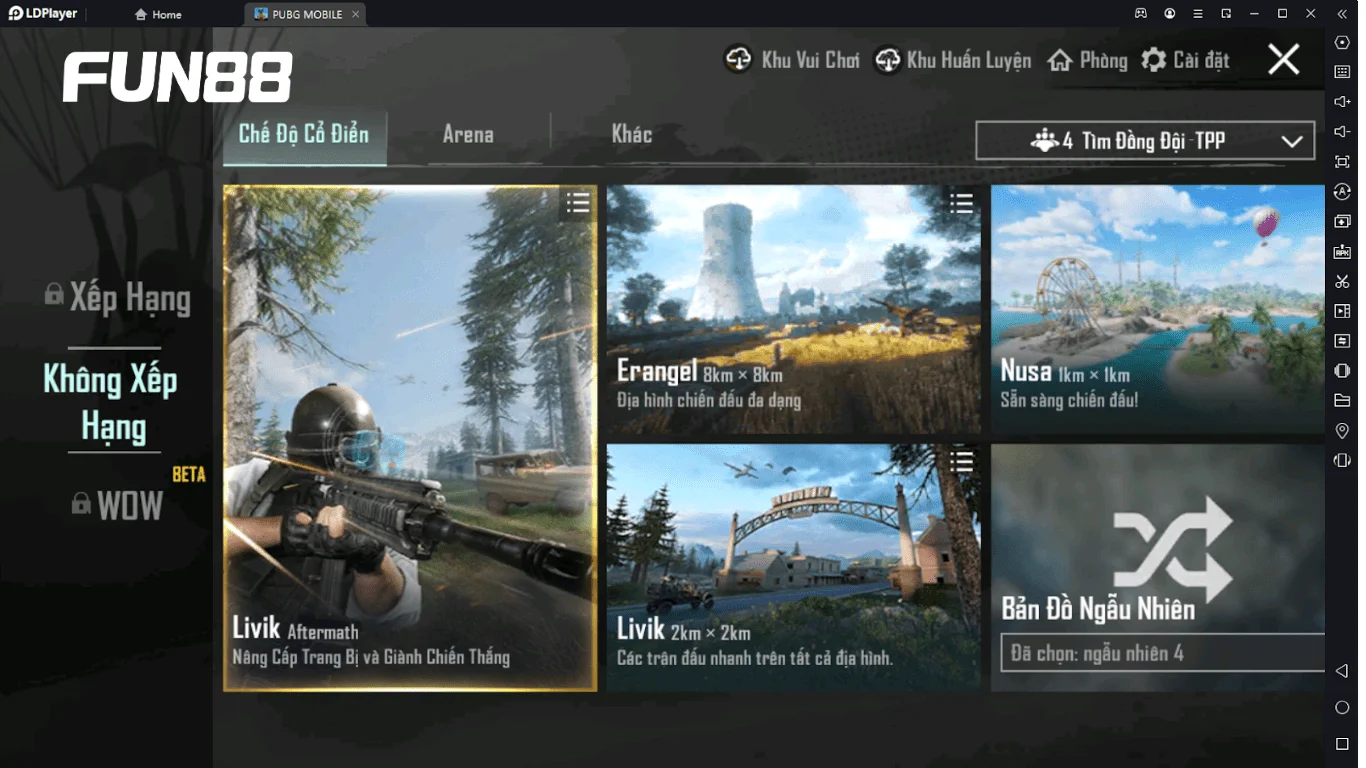The height and width of the screenshot is (768, 1366).
Task: Open the Phòng room menu
Action: coord(1087,60)
